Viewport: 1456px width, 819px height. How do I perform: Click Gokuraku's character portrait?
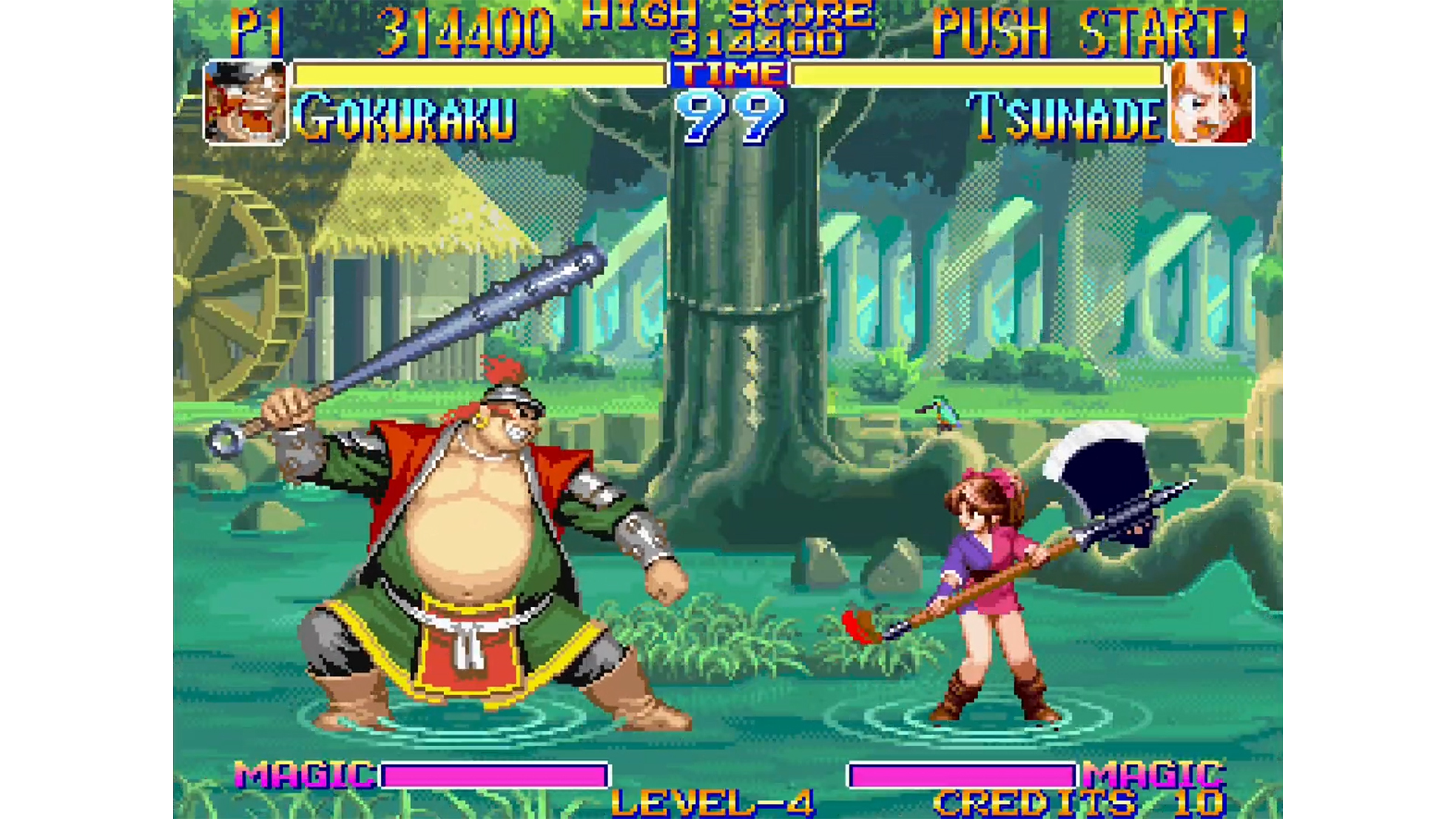pos(245,103)
